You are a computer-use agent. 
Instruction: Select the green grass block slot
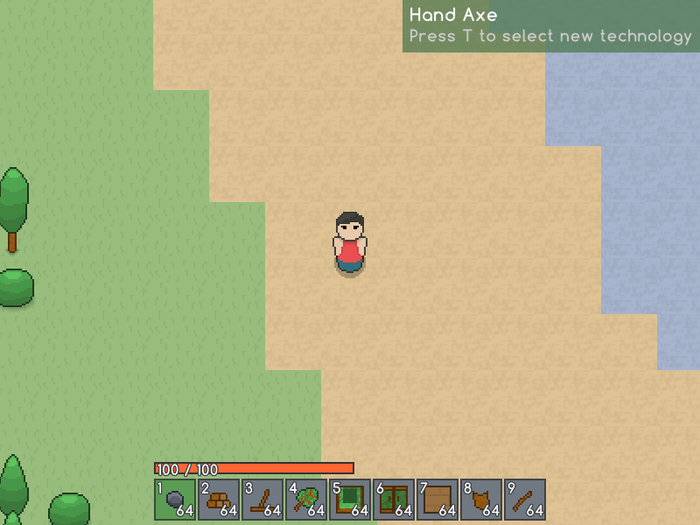tap(350, 499)
